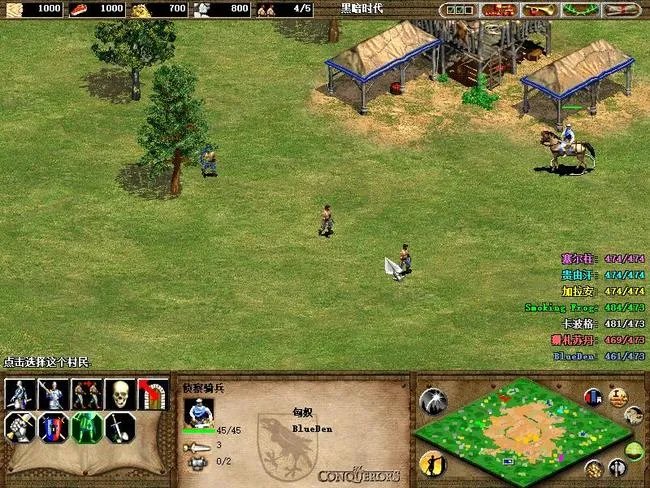Choose the defensive stance swordsman icon
The width and height of the screenshot is (650, 488).
tap(54, 395)
